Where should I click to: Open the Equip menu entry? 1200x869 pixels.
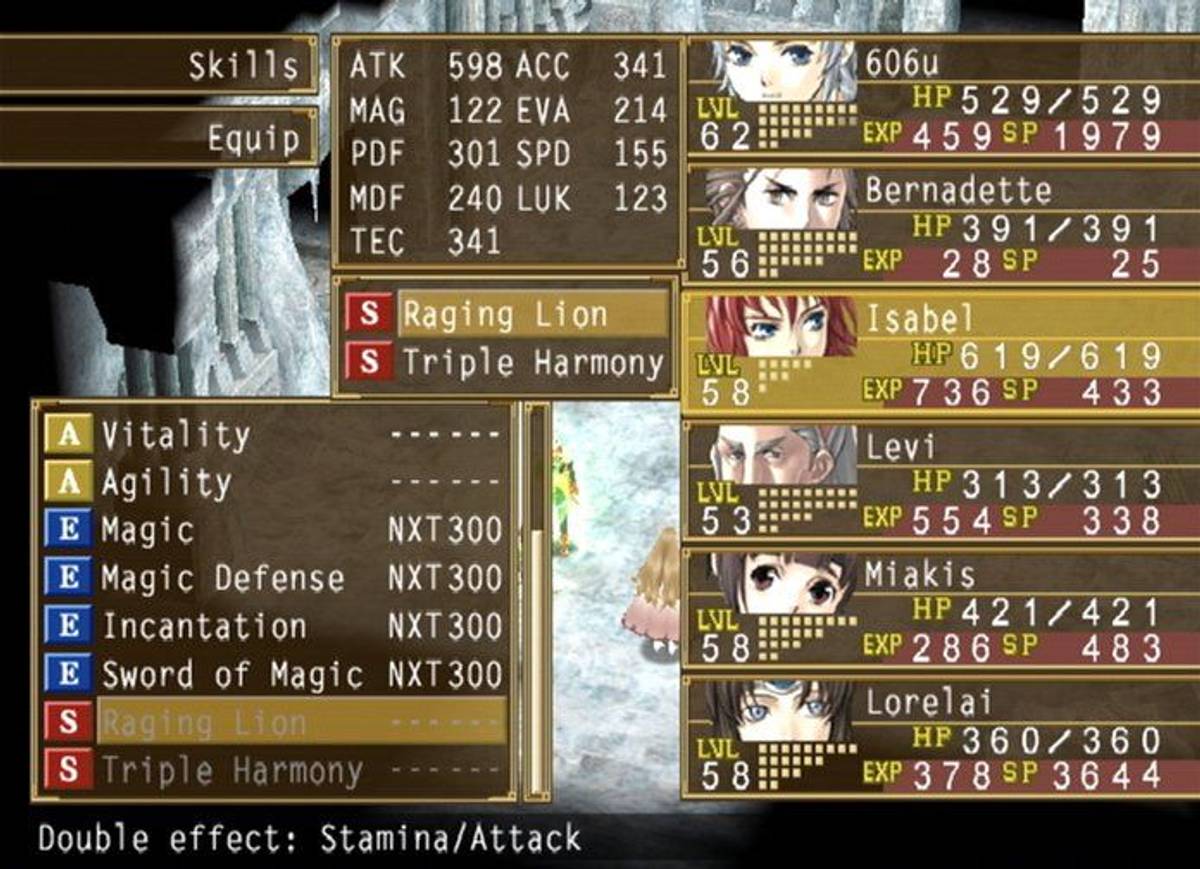[x=160, y=138]
